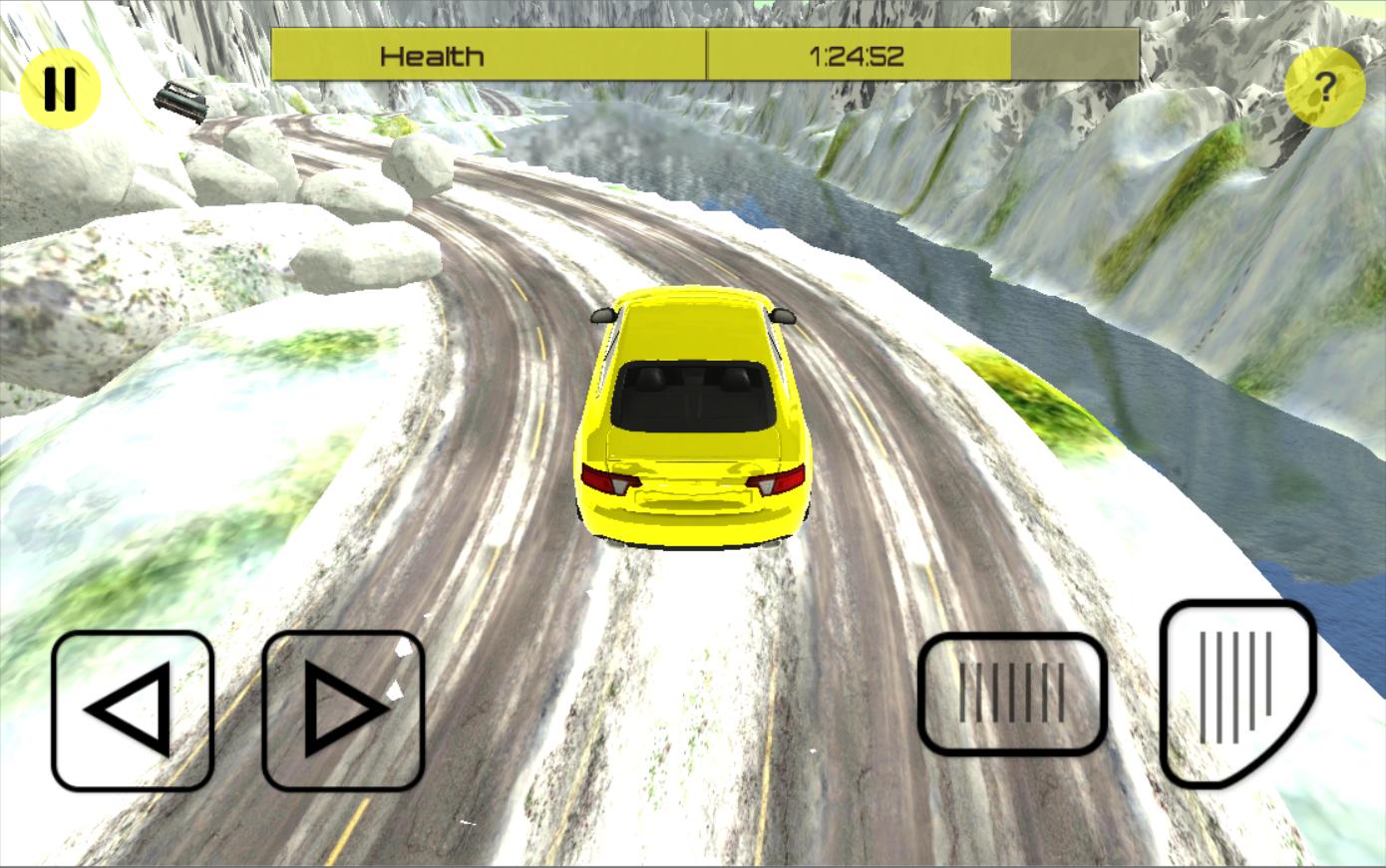Tap the accelerator pedal control
This screenshot has width=1386, height=868.
pyautogui.click(x=1236, y=695)
